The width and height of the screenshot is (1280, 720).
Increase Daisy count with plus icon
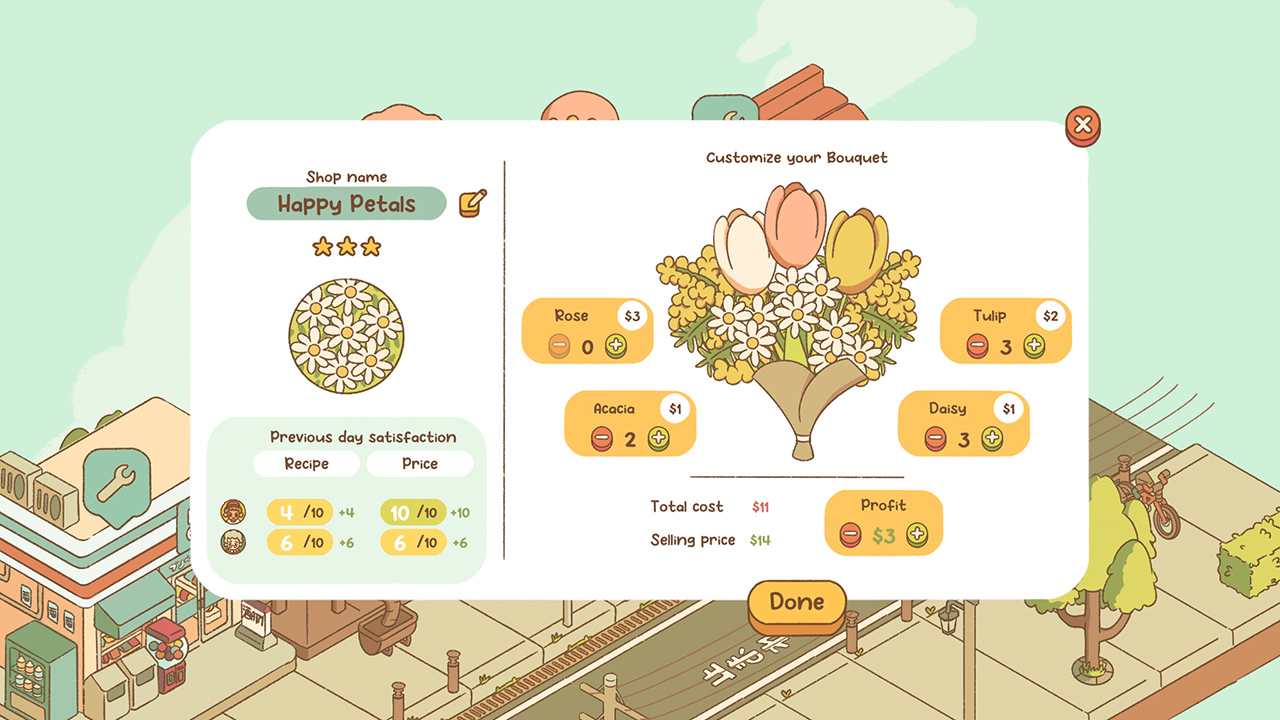click(x=993, y=440)
